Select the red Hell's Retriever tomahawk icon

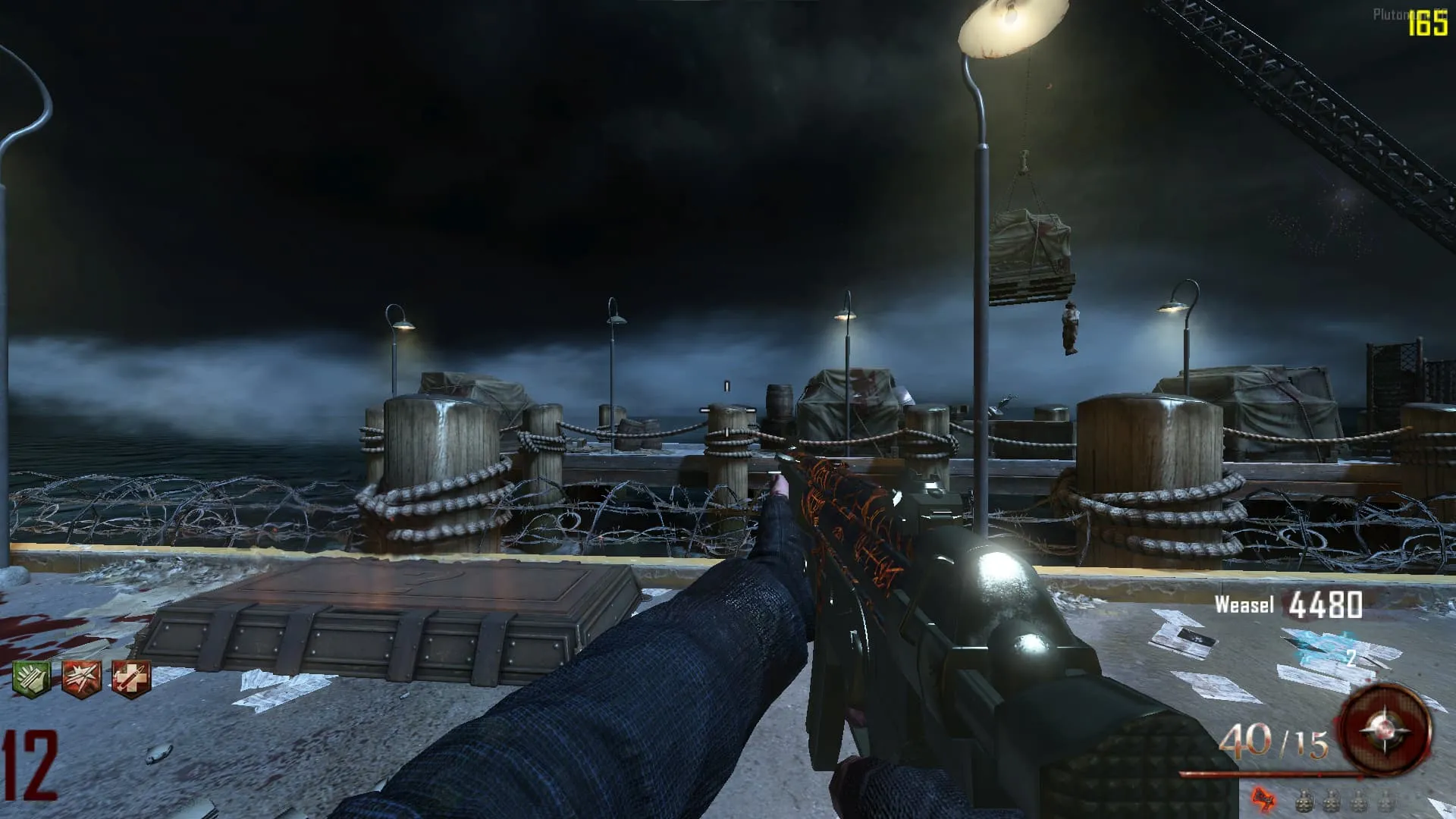[1262, 798]
